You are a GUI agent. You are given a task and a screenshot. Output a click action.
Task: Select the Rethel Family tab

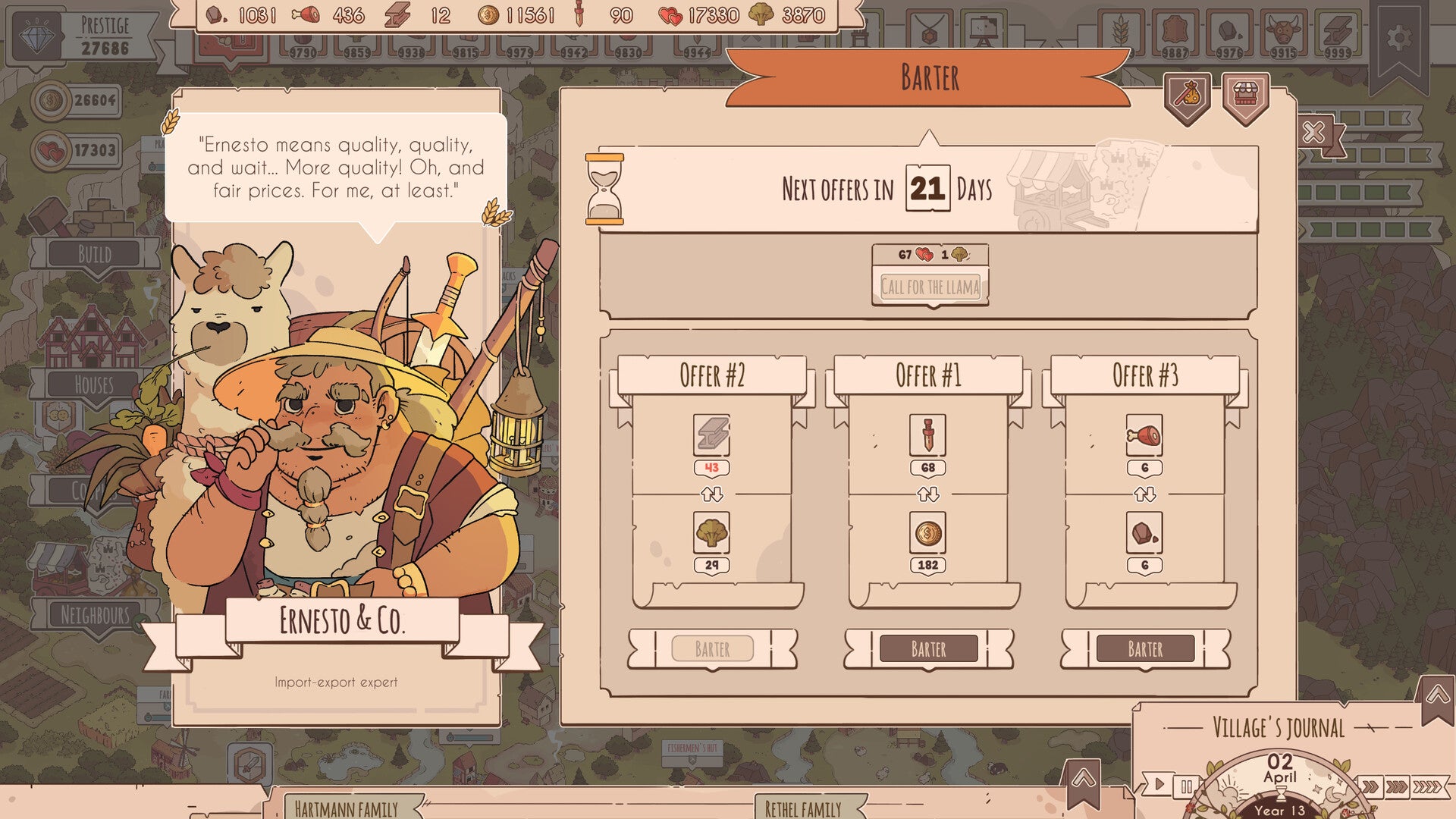[x=802, y=808]
